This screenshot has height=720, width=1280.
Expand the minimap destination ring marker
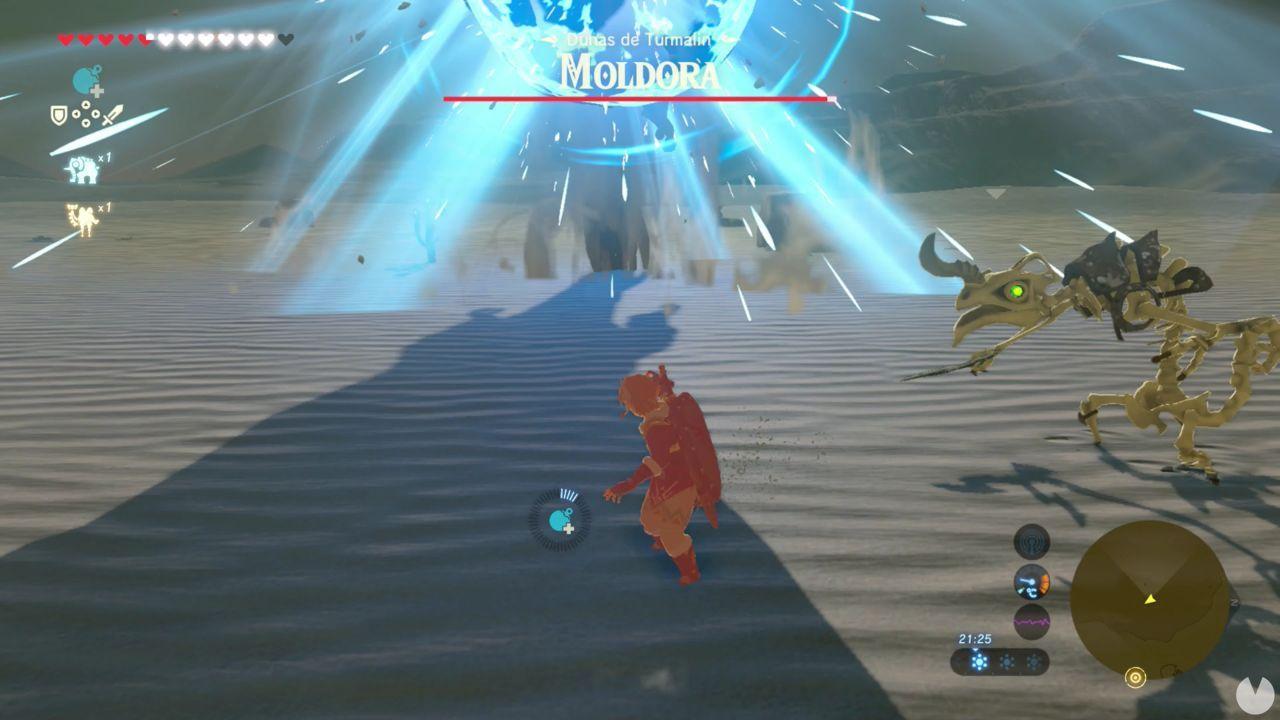1135,678
